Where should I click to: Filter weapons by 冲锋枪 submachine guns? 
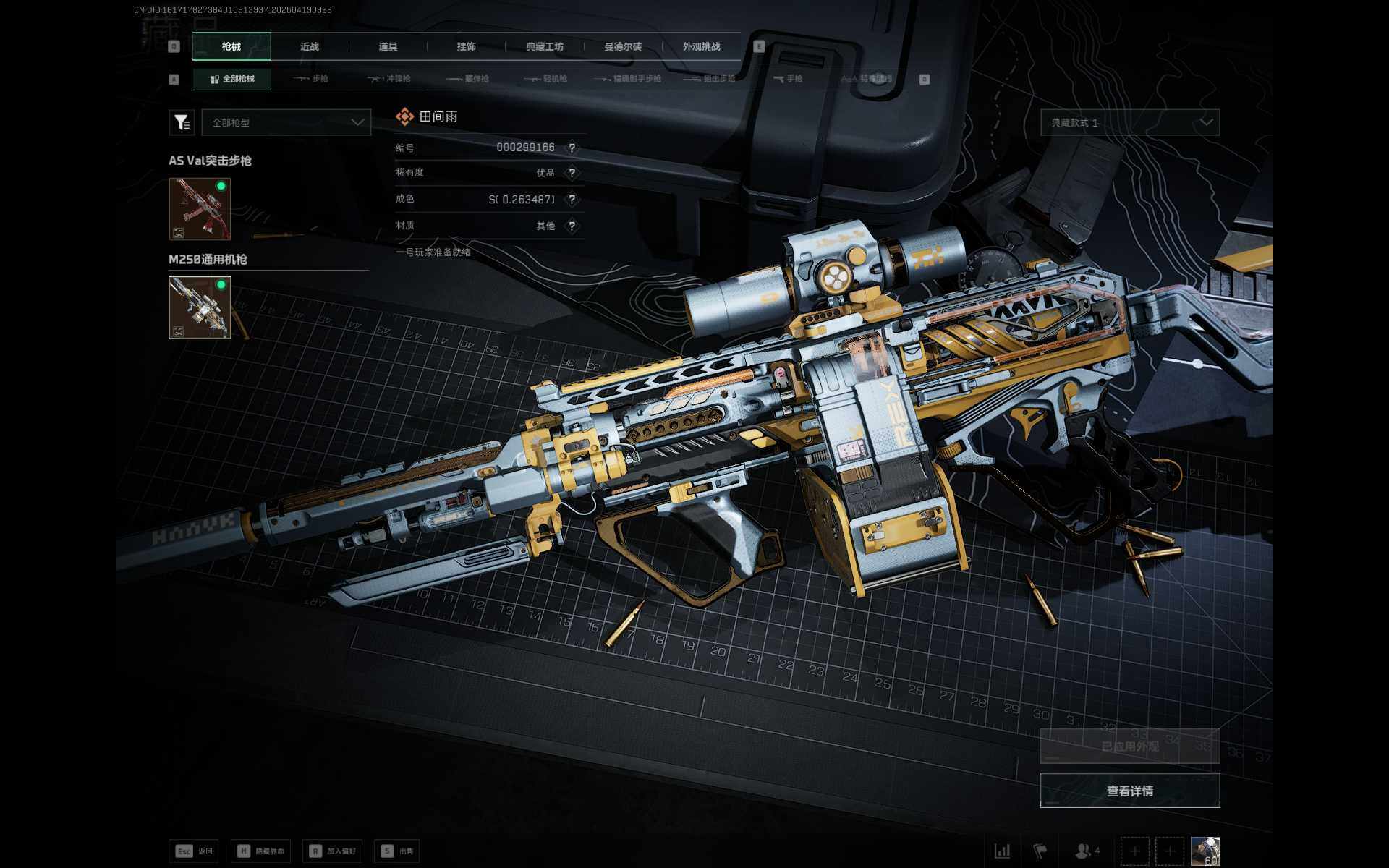coord(390,79)
